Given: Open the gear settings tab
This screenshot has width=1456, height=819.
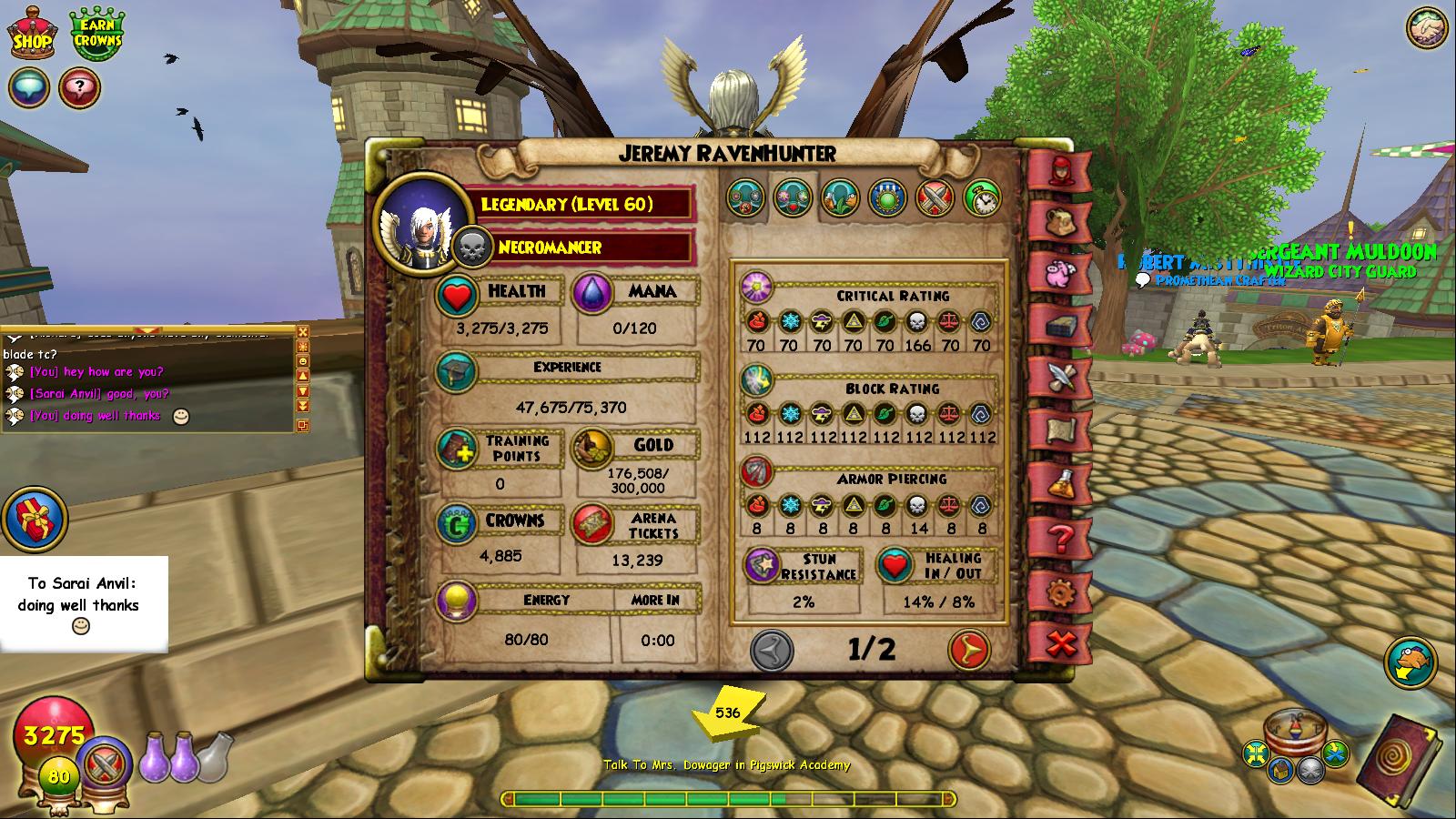Looking at the screenshot, I should [x=1059, y=592].
